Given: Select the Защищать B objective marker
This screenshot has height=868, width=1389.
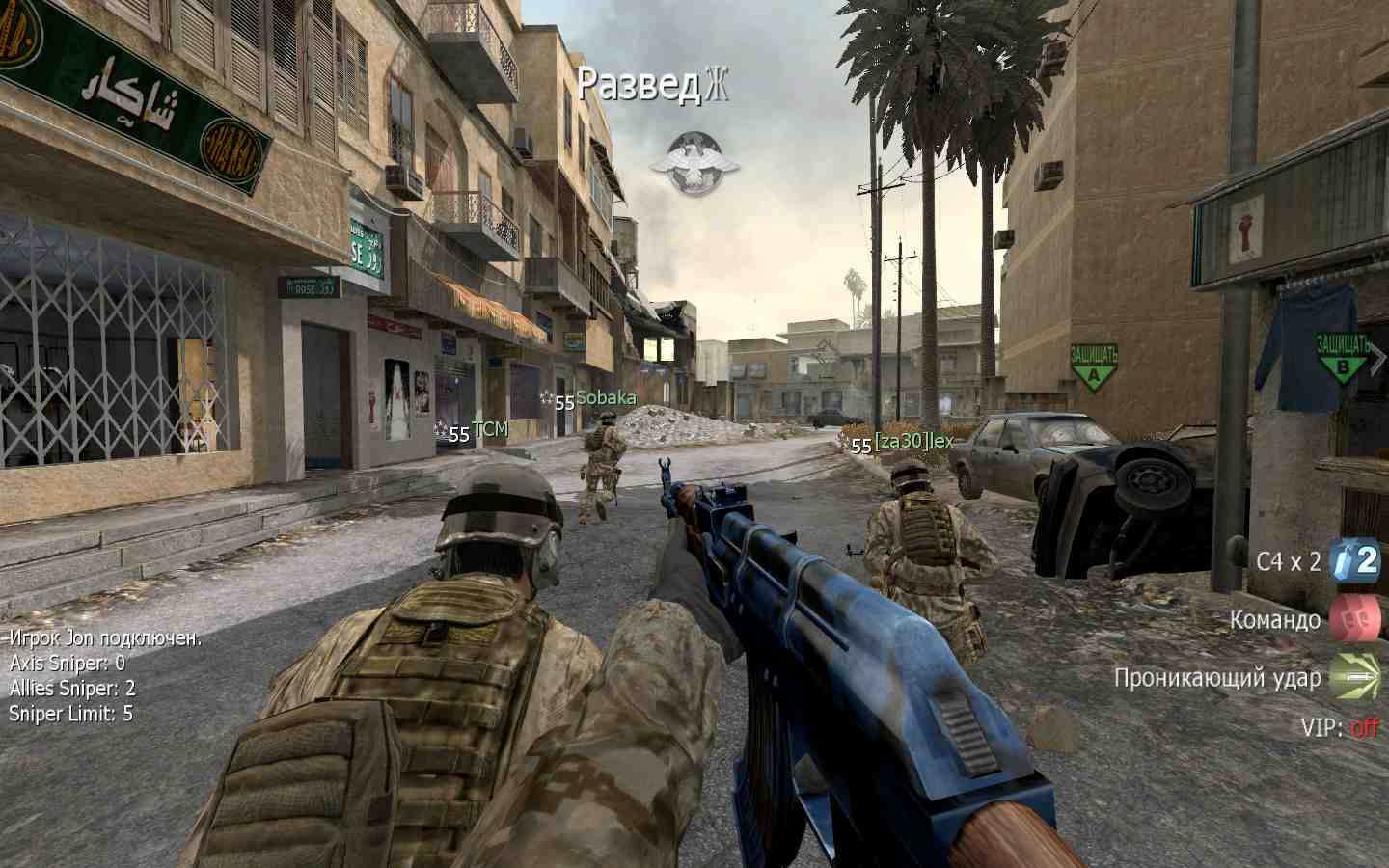Looking at the screenshot, I should pyautogui.click(x=1343, y=357).
